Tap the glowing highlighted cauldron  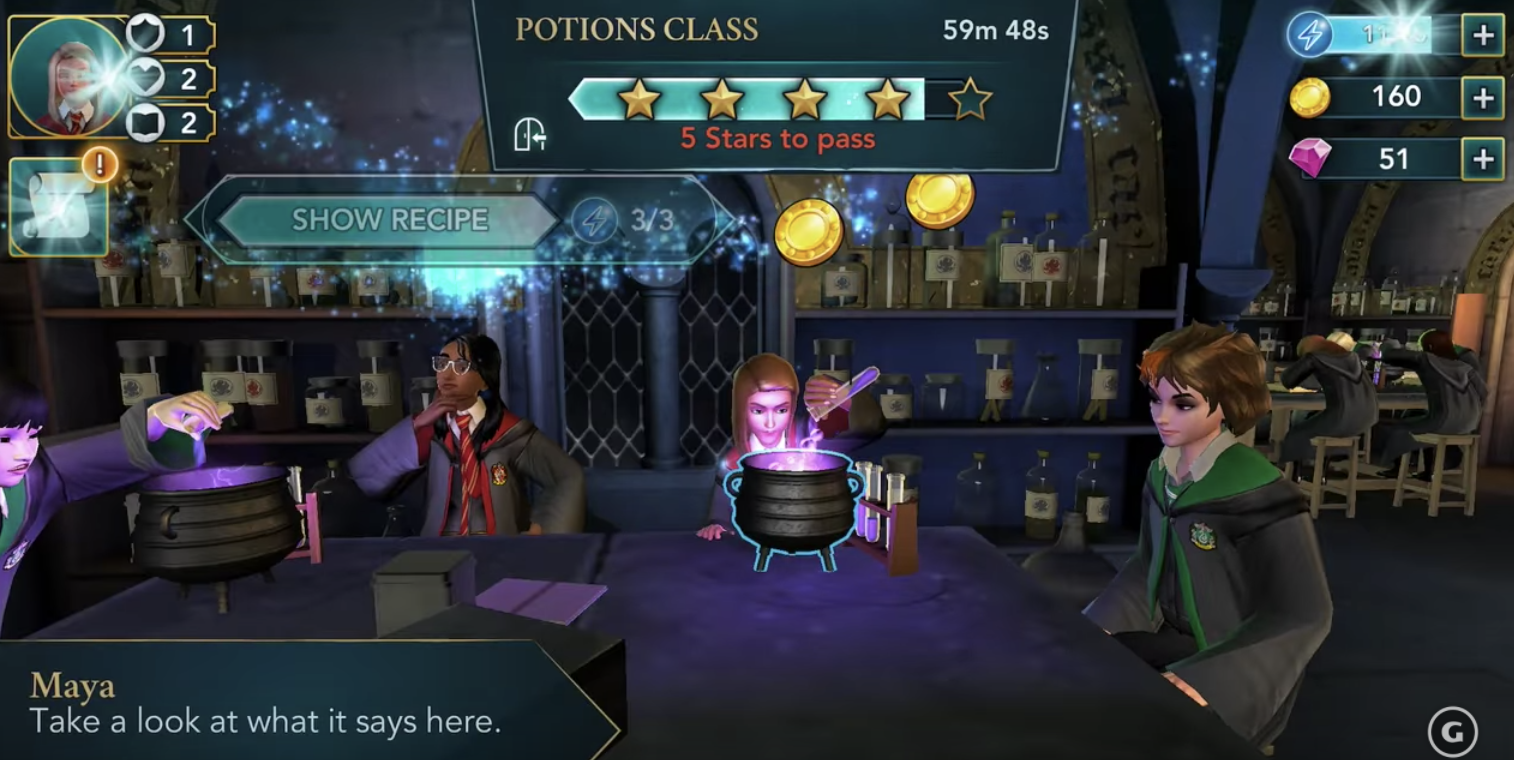[796, 503]
